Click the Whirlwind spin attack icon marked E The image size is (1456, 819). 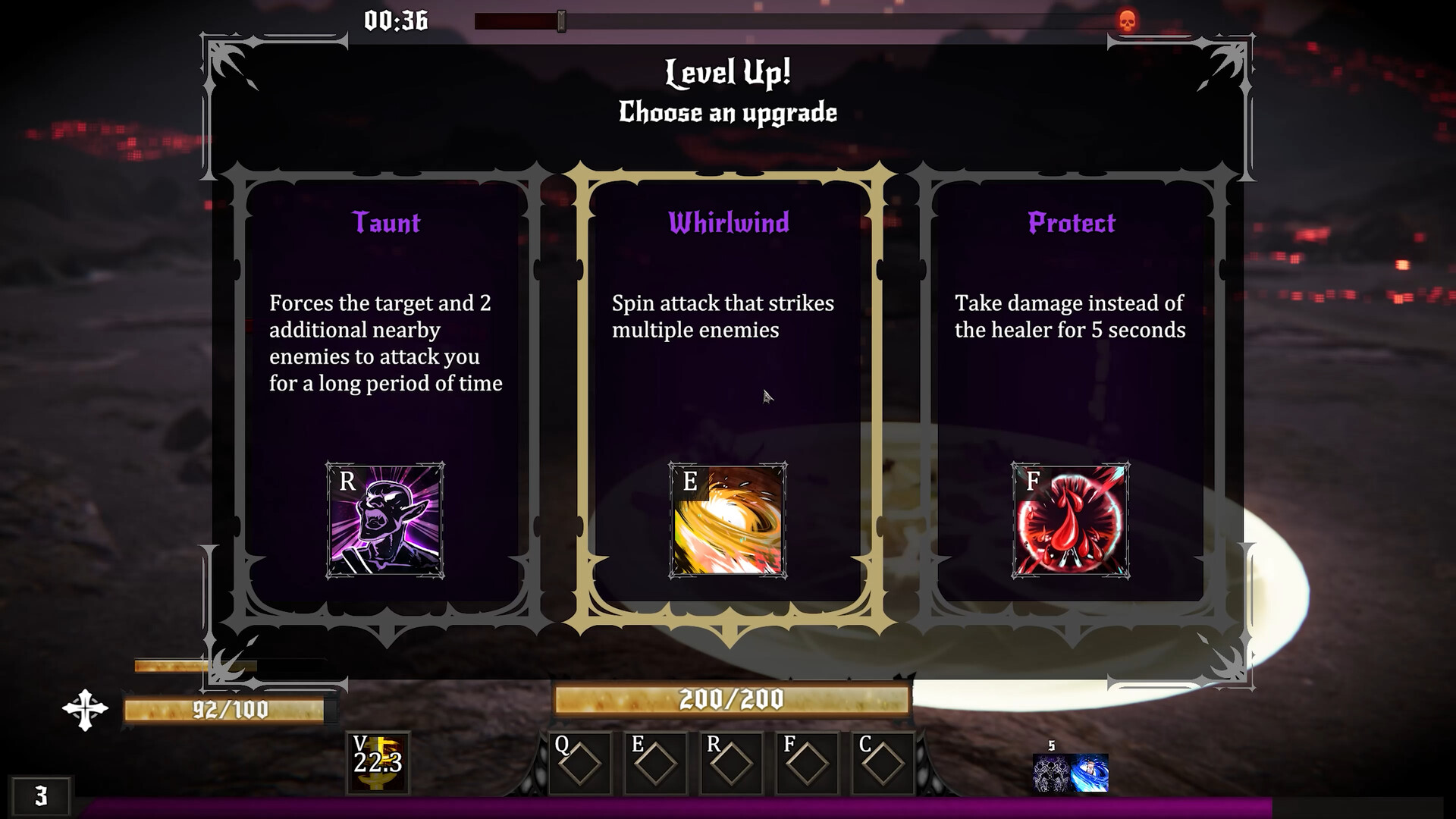point(728,519)
